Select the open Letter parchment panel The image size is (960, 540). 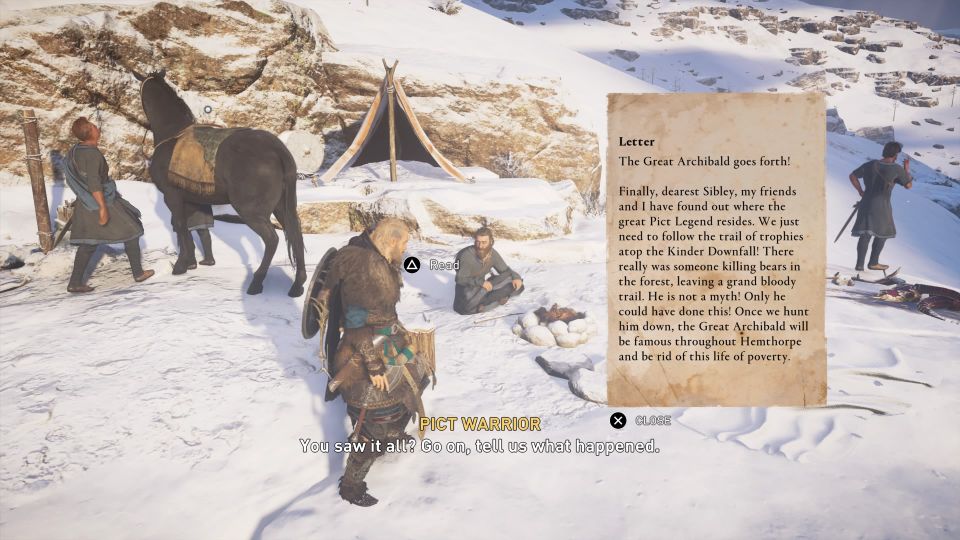tap(716, 250)
